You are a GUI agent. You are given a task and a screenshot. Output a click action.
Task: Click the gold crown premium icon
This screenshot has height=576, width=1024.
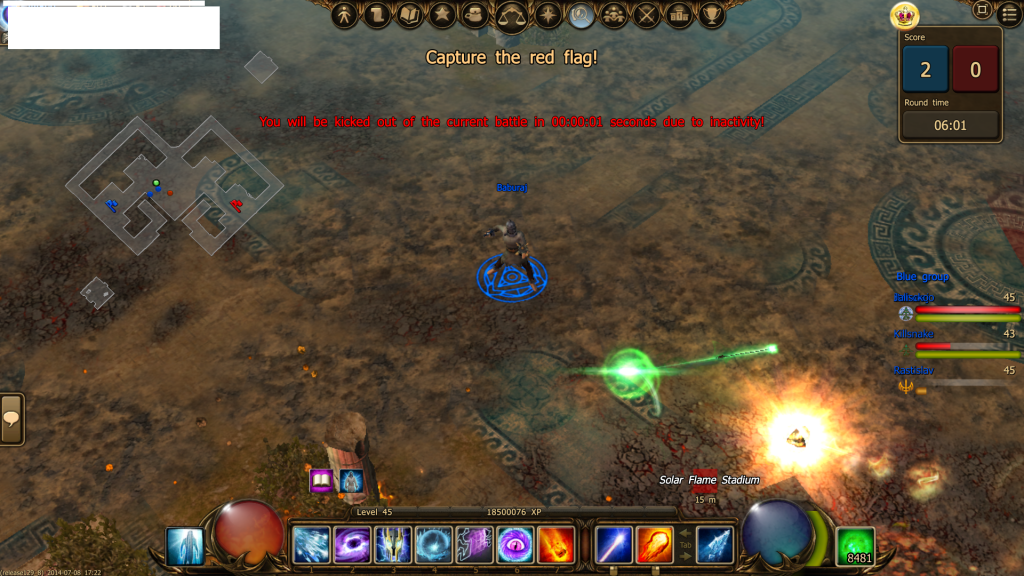pos(904,15)
